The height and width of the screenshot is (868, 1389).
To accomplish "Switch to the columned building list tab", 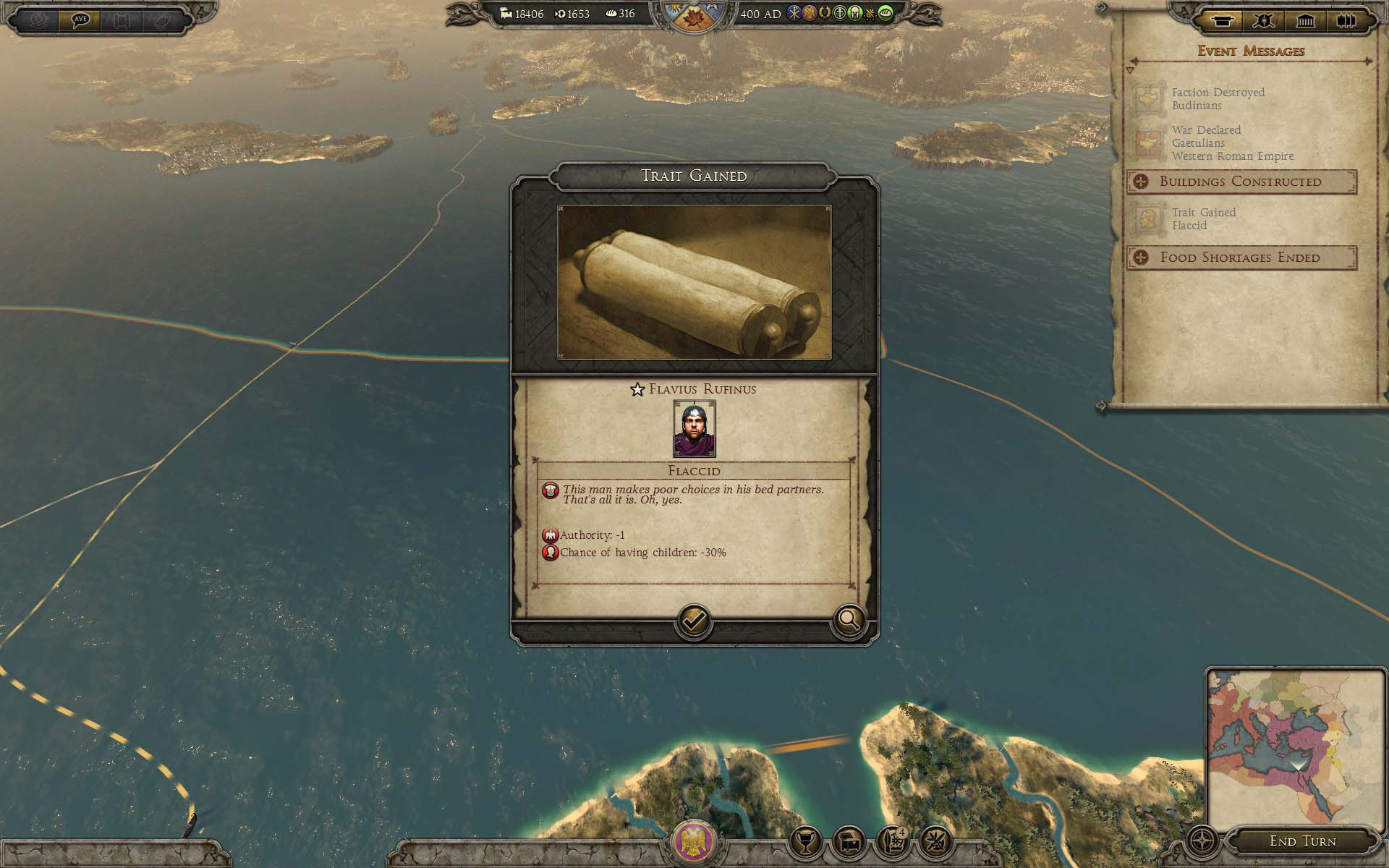I will pos(1305,21).
